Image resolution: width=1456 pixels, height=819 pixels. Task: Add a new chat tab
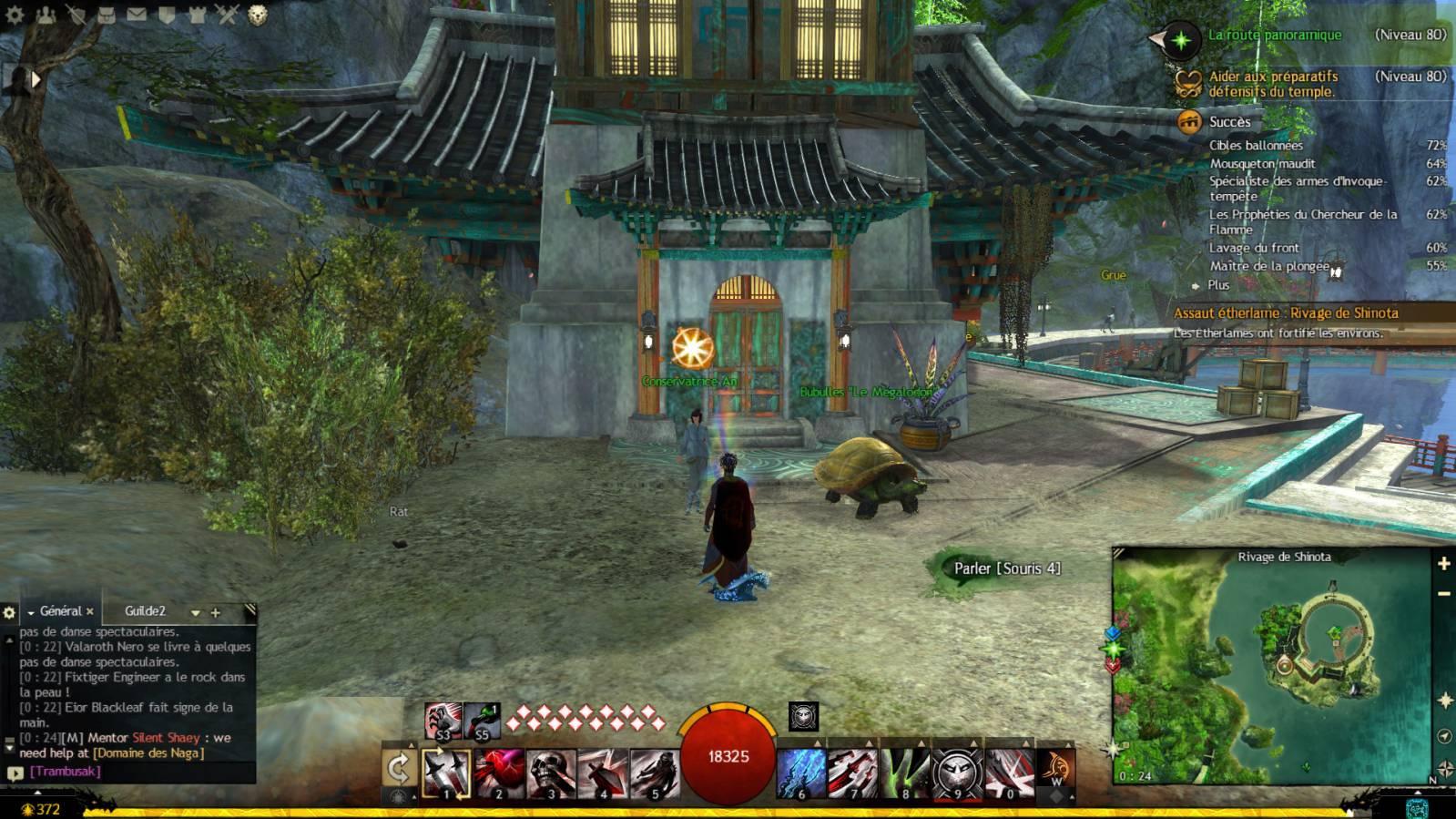216,613
